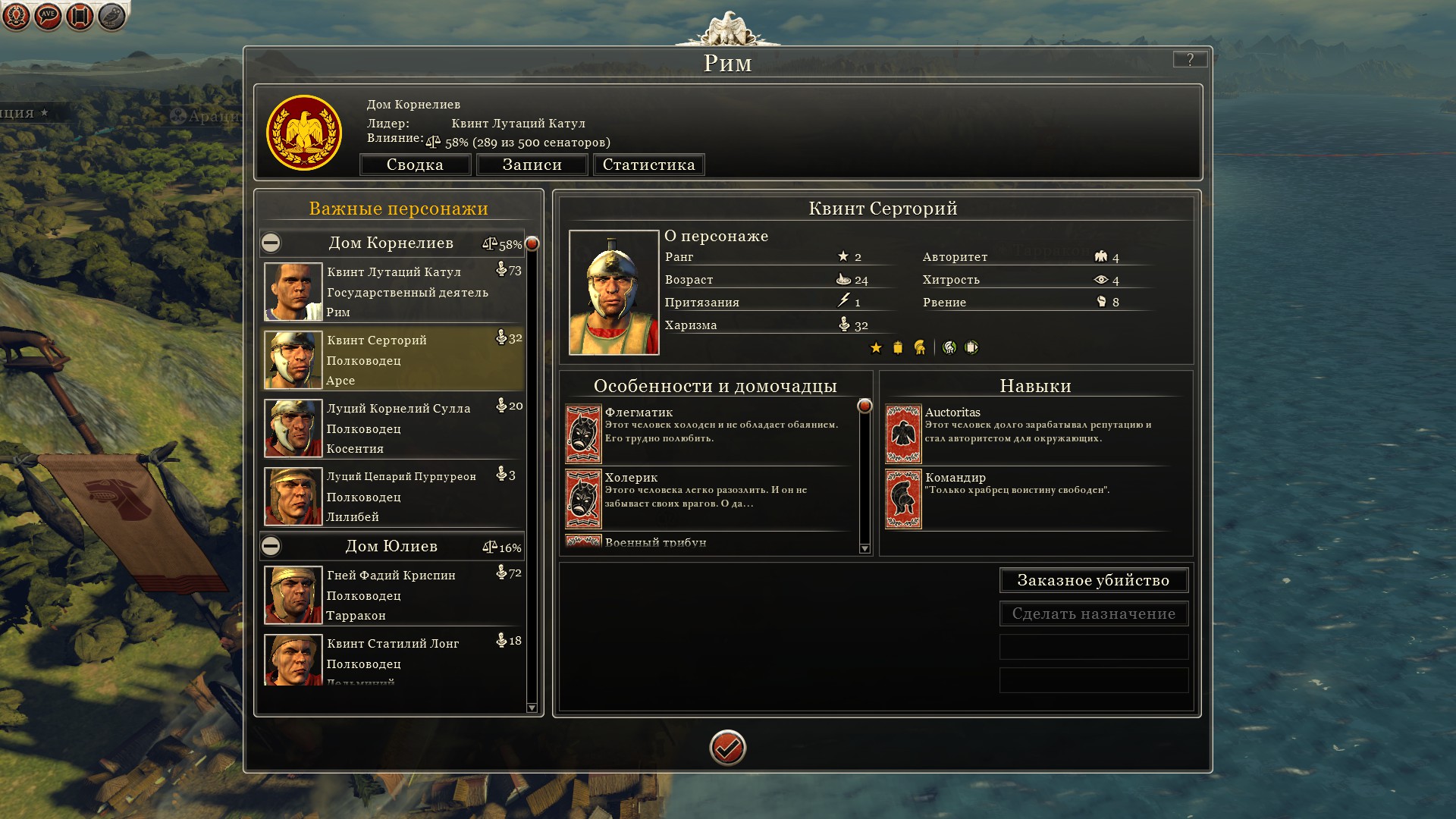Collapse the Дом Юлиев group
The height and width of the screenshot is (819, 1456).
(x=271, y=546)
